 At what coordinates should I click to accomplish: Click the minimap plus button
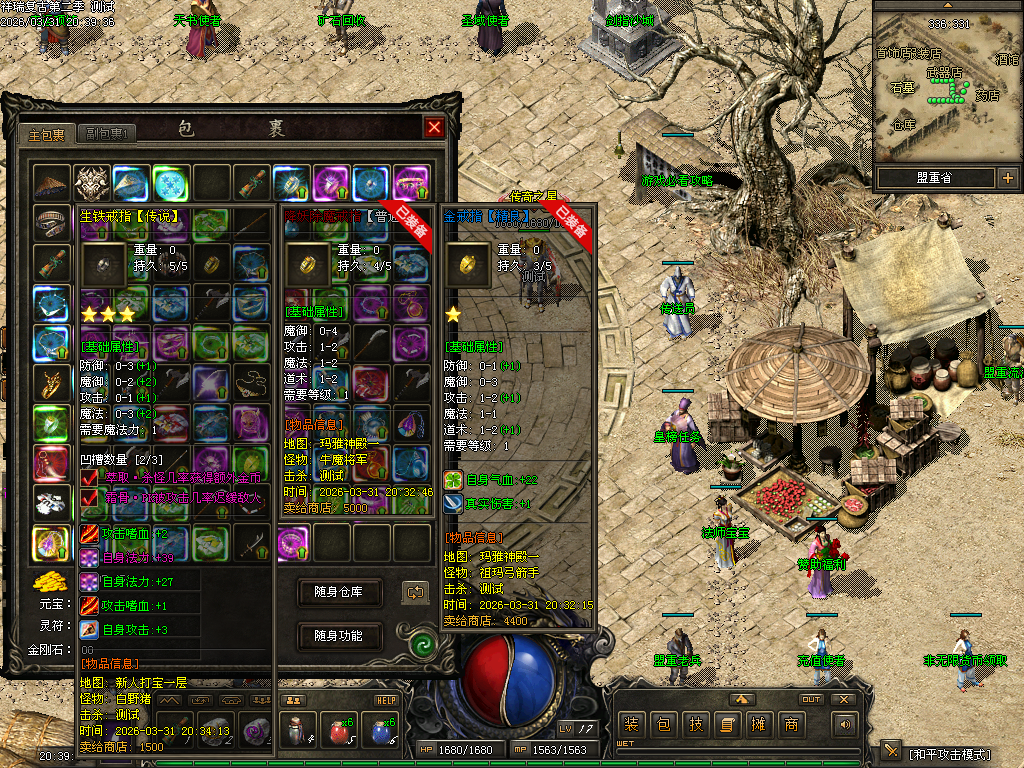[x=1007, y=178]
